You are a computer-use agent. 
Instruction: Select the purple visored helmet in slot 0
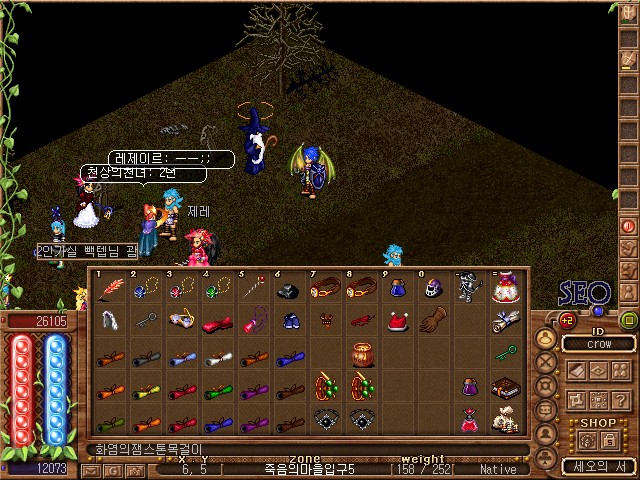(433, 290)
